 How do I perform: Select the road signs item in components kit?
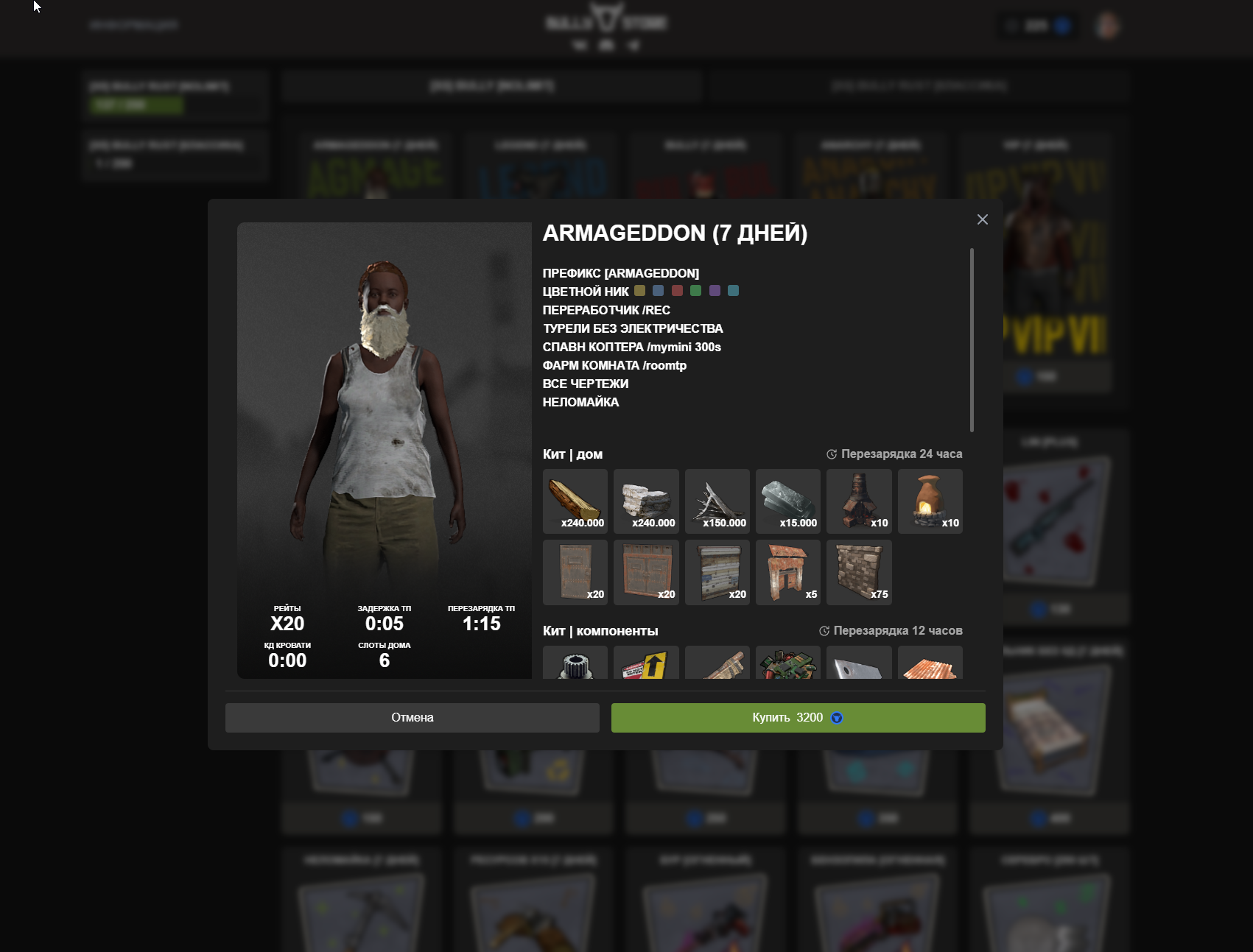[x=646, y=663]
